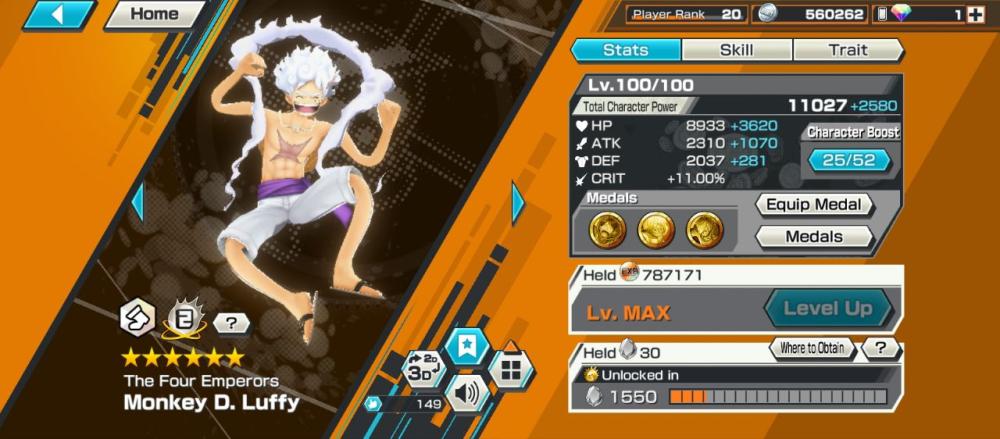Toggle the 2D/3D view button
The height and width of the screenshot is (439, 1000).
422,367
